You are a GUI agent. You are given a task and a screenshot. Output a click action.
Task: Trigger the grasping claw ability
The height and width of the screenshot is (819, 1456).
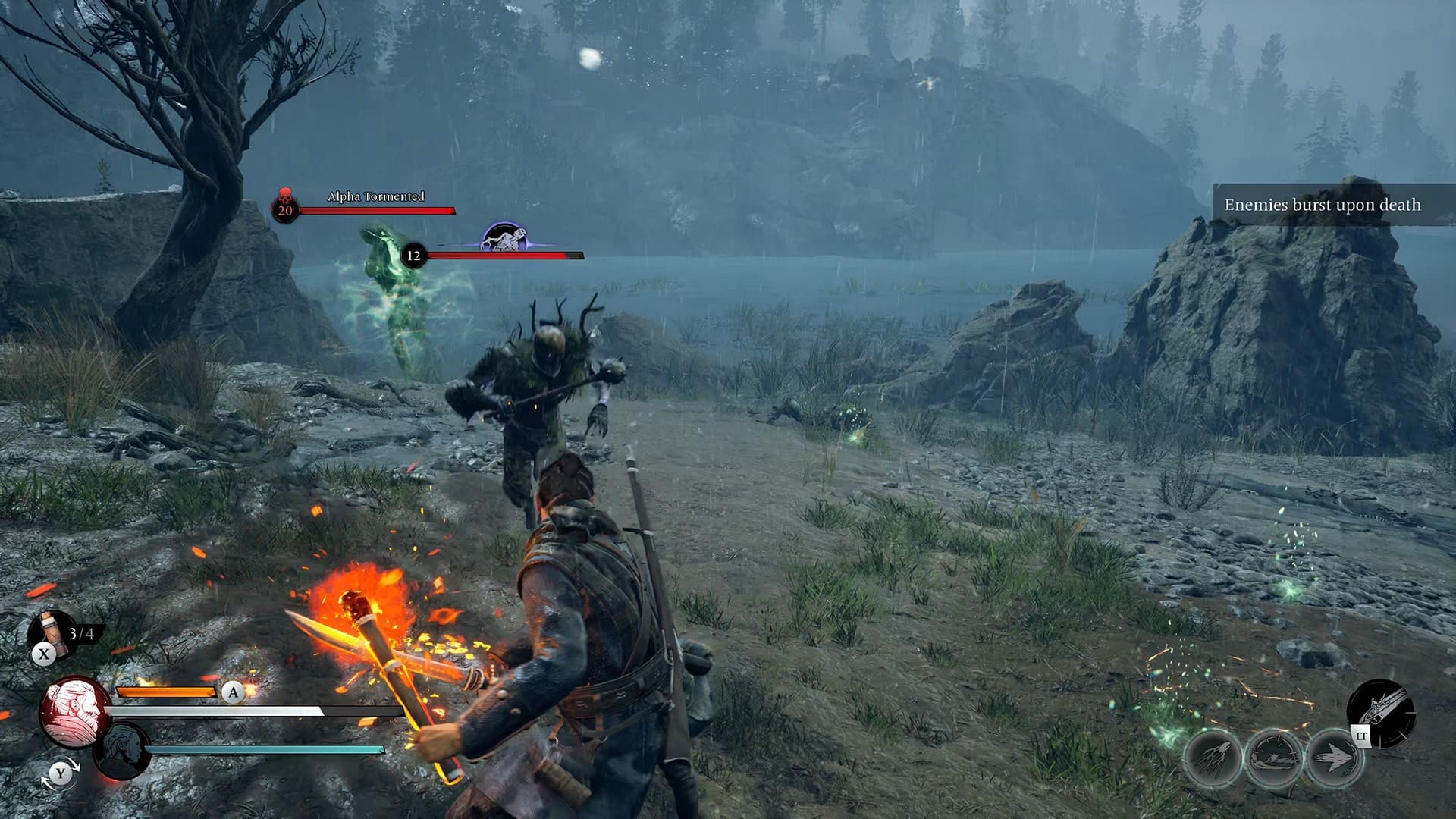coord(1212,758)
